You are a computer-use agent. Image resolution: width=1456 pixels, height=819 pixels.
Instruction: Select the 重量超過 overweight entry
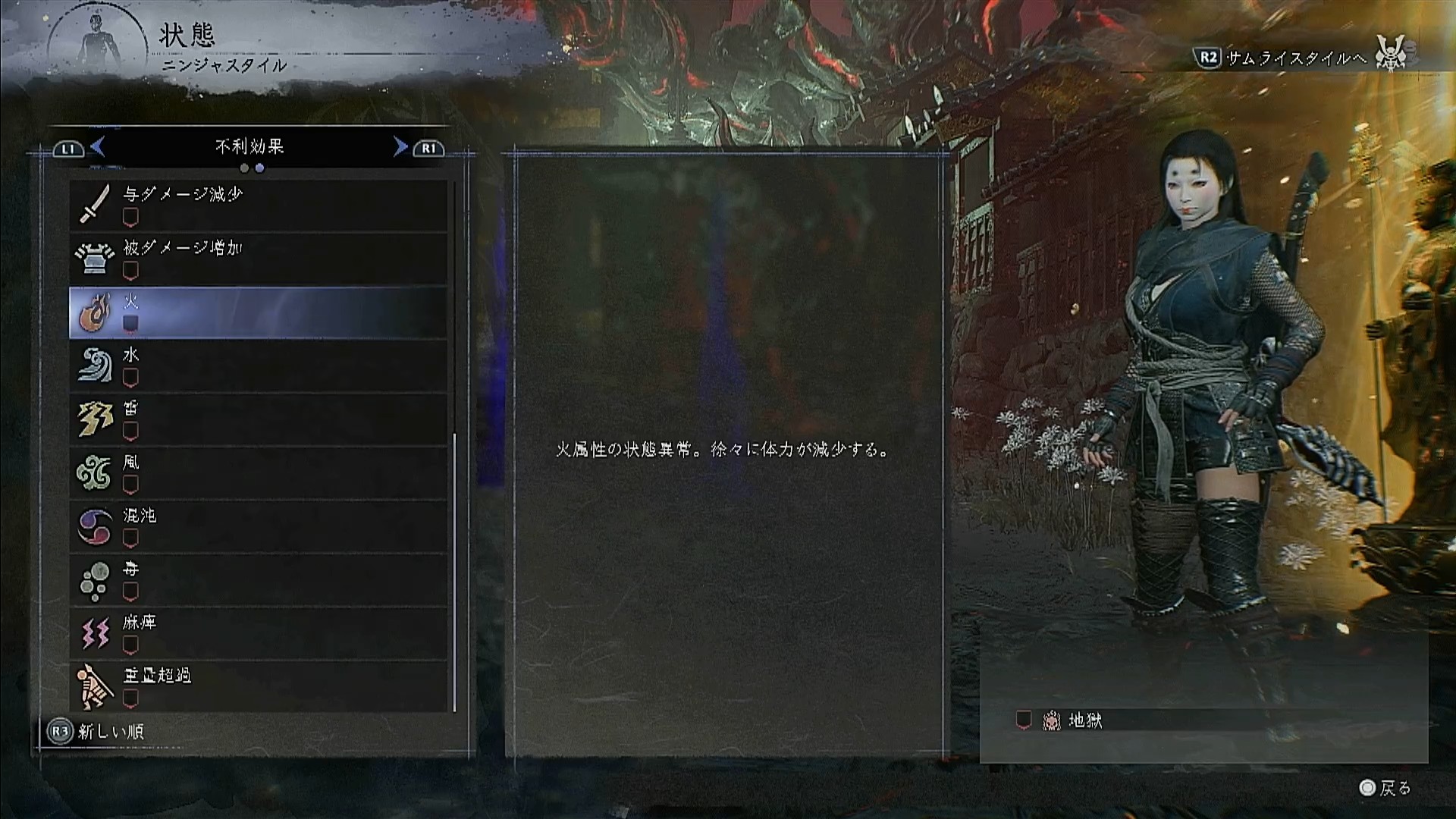pyautogui.click(x=258, y=686)
